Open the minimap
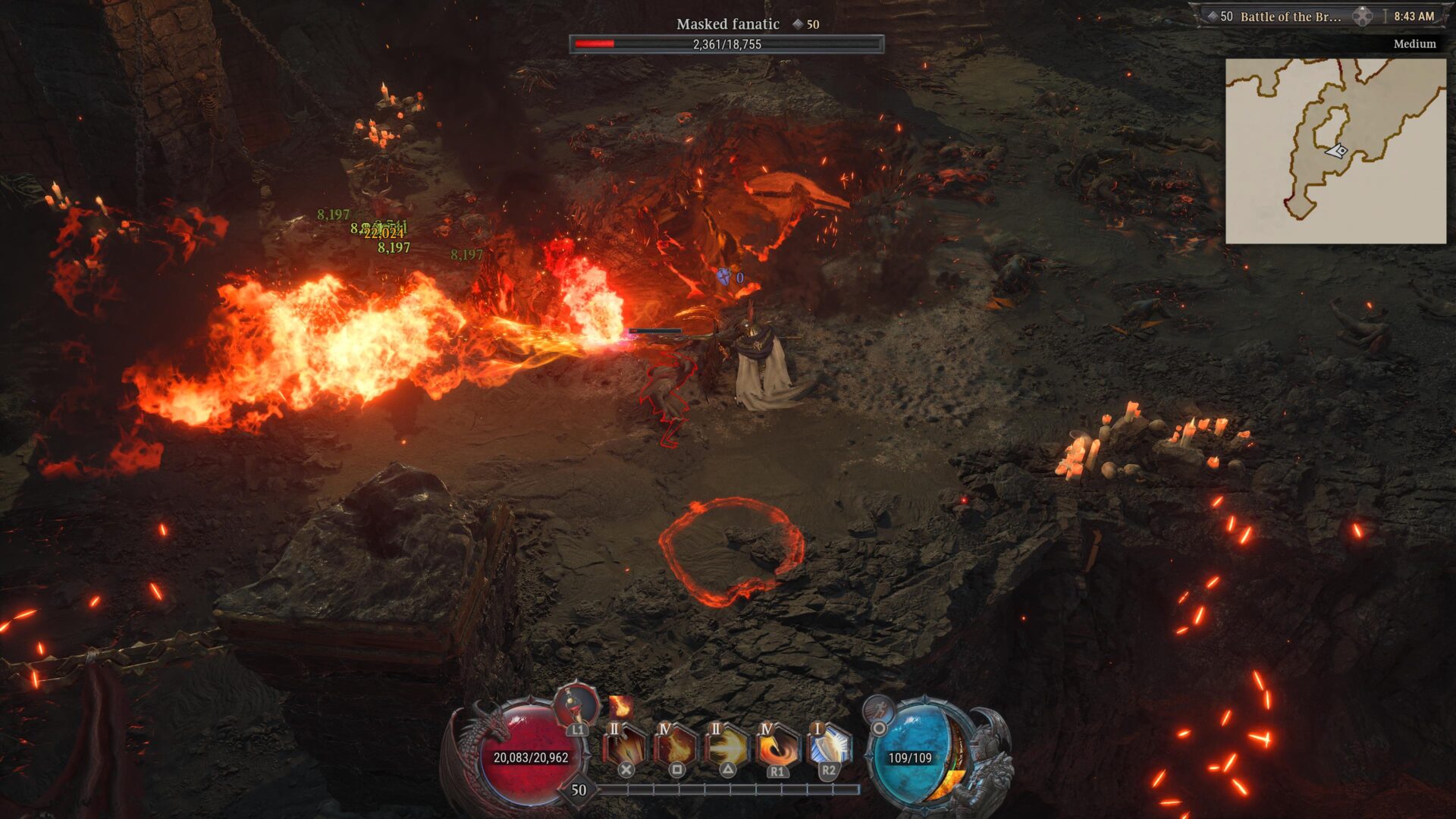1456x819 pixels. [1335, 151]
